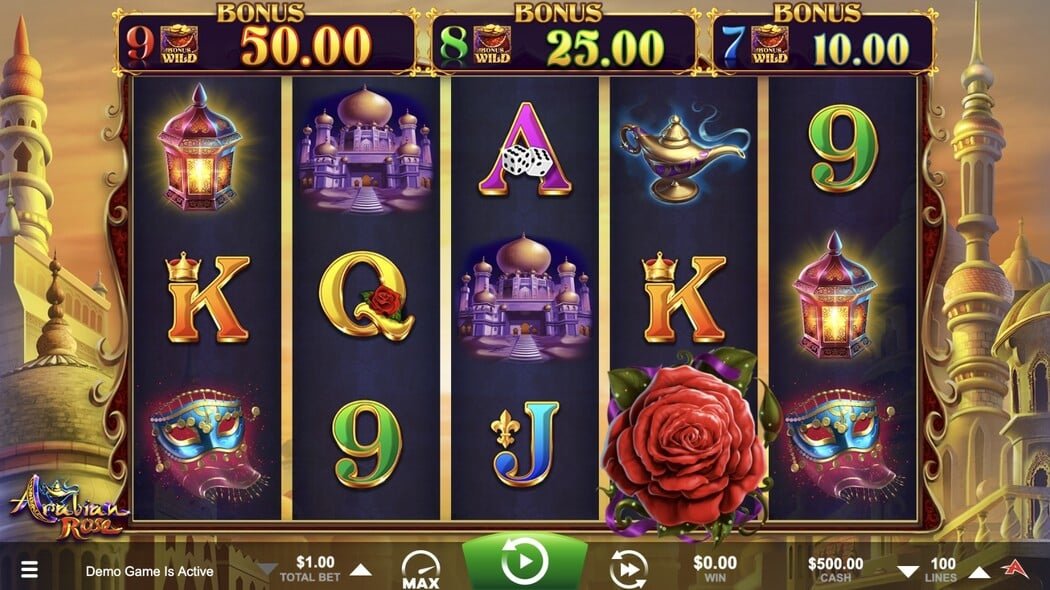The width and height of the screenshot is (1050, 590).
Task: Decrease the number of lines
Action: click(907, 571)
